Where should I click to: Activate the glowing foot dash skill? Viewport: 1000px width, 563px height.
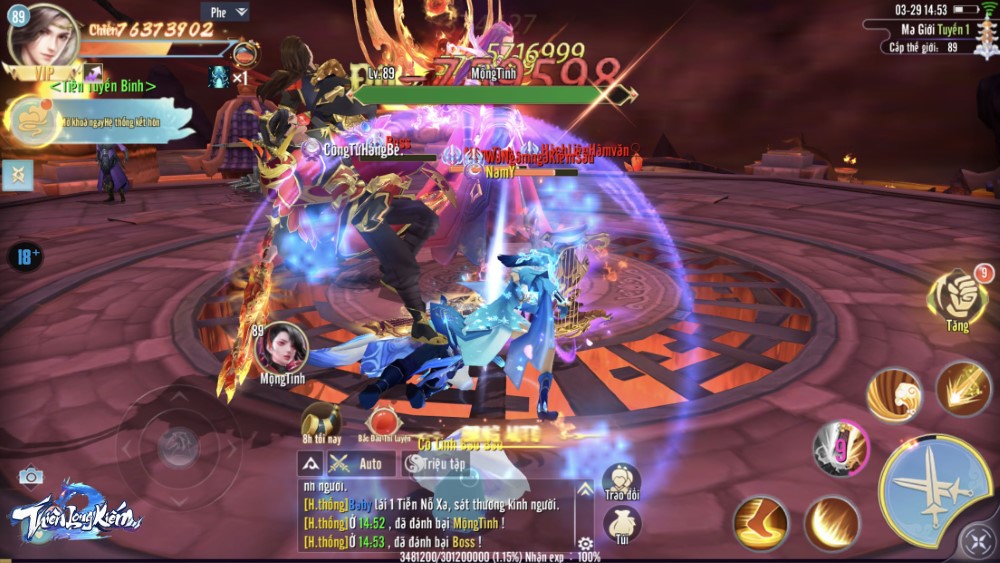point(761,522)
